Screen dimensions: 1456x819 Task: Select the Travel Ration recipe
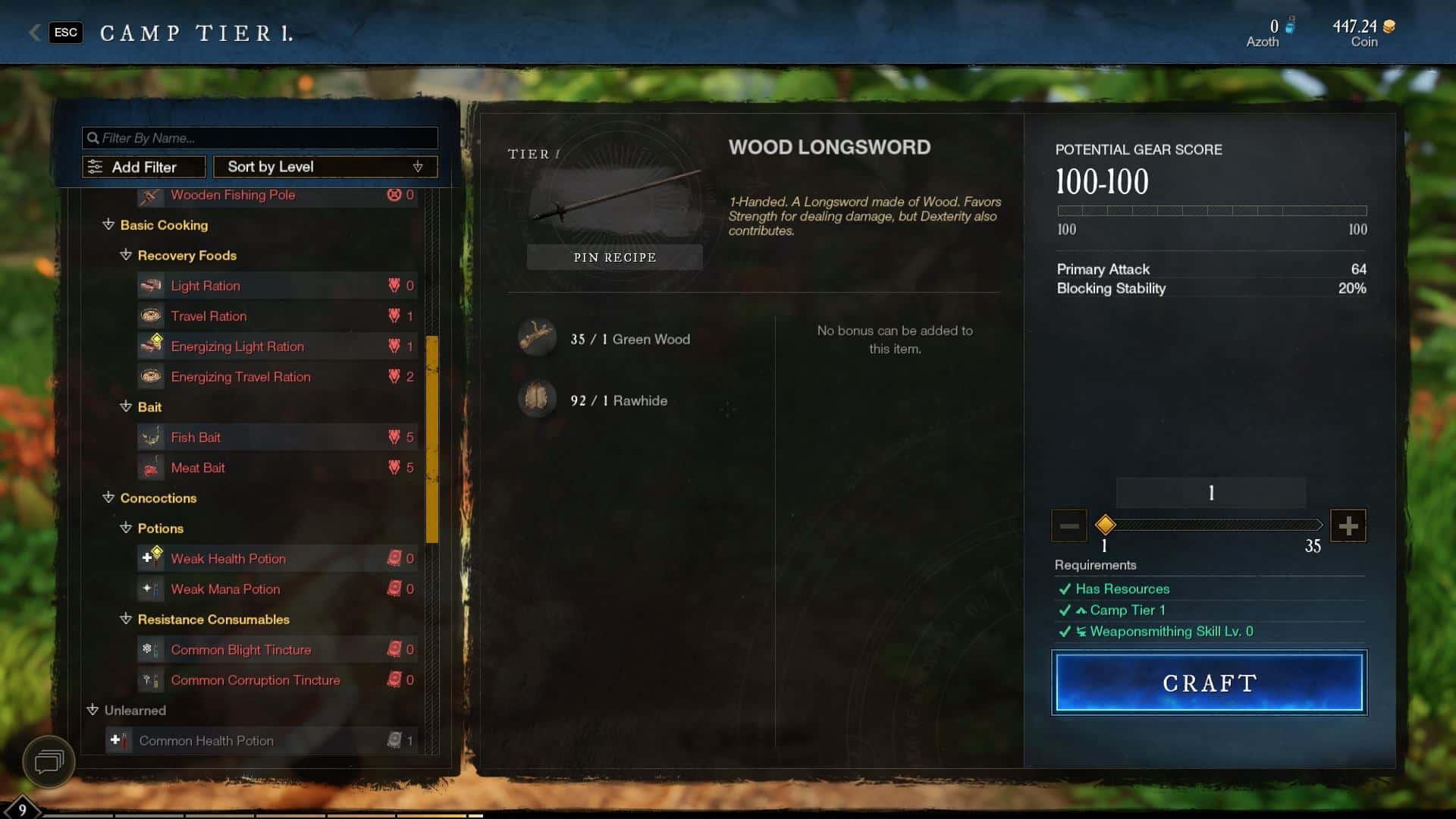209,316
